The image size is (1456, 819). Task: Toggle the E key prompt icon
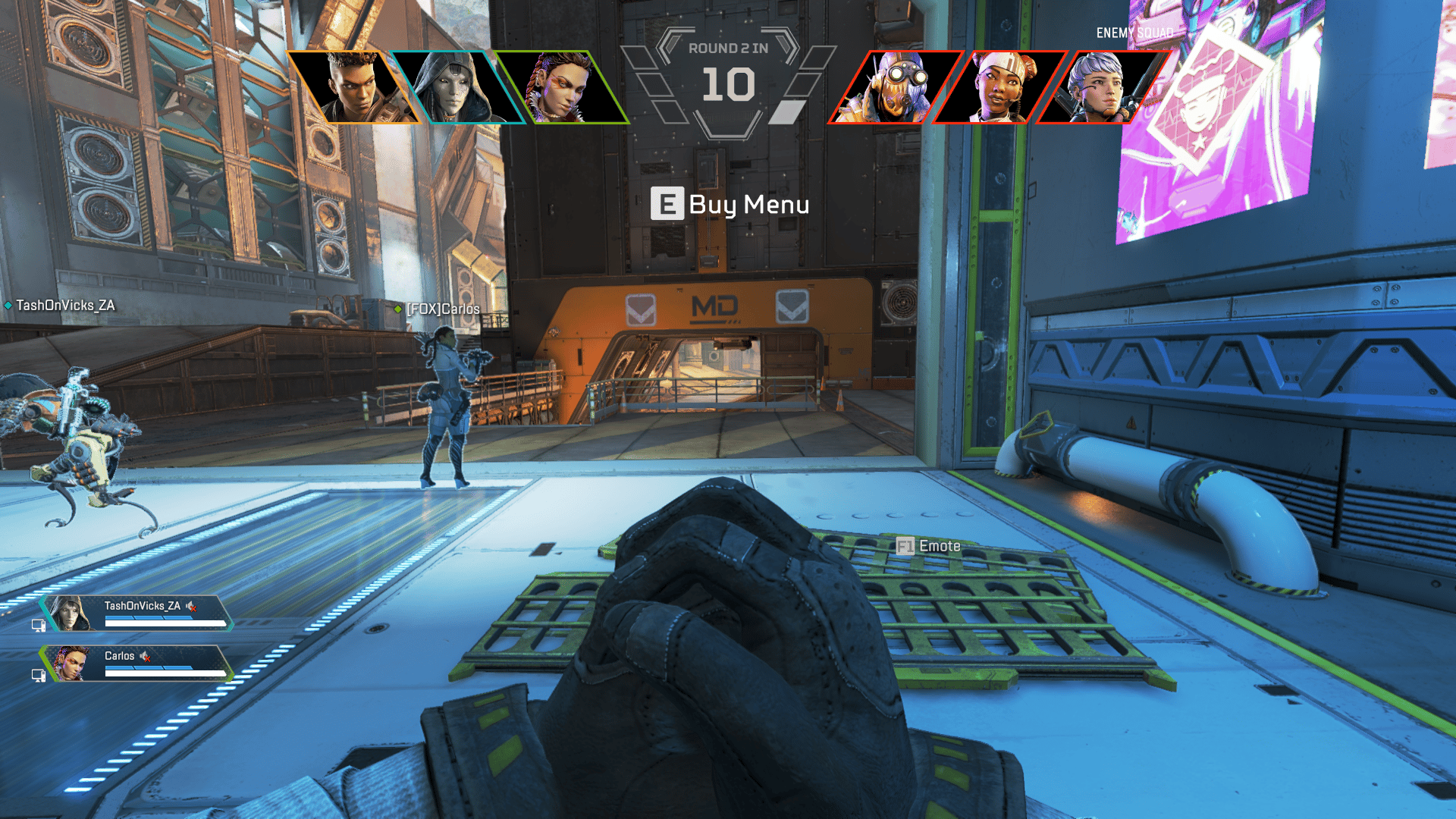click(667, 204)
